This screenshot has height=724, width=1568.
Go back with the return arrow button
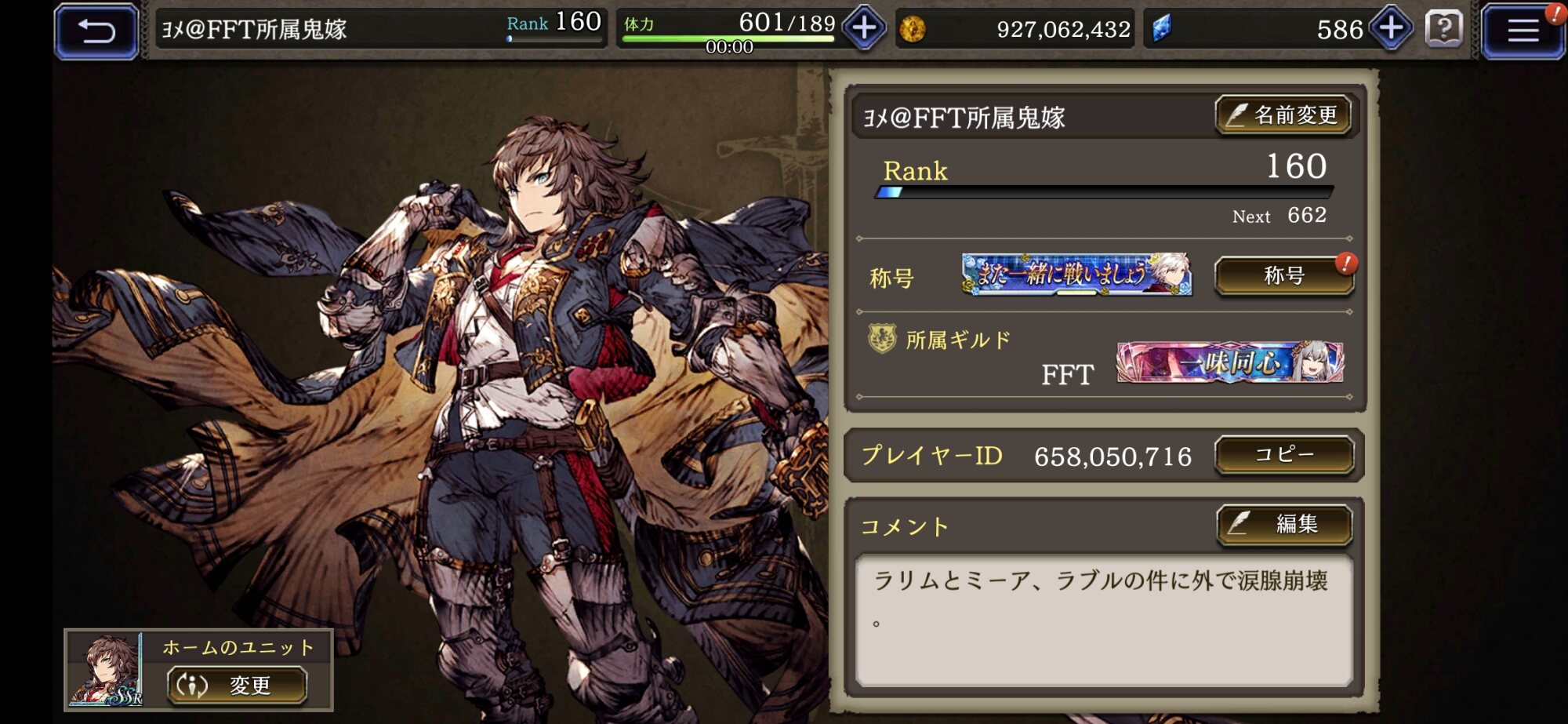pos(96,31)
